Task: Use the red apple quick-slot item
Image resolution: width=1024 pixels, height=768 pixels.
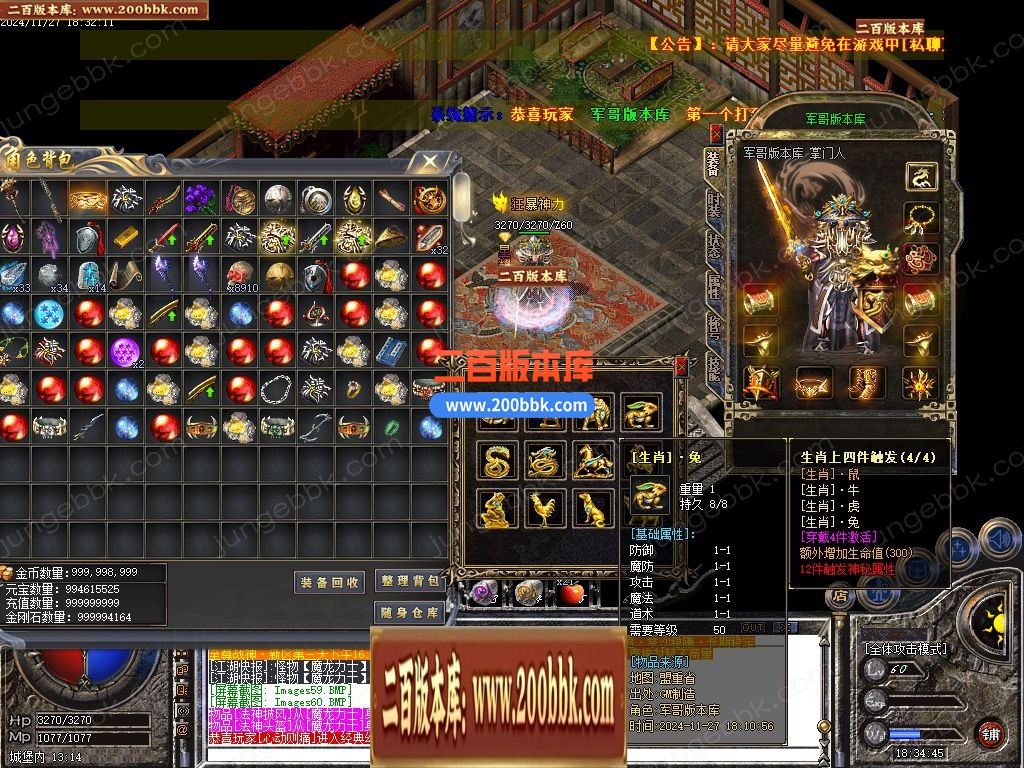Action: pos(571,594)
